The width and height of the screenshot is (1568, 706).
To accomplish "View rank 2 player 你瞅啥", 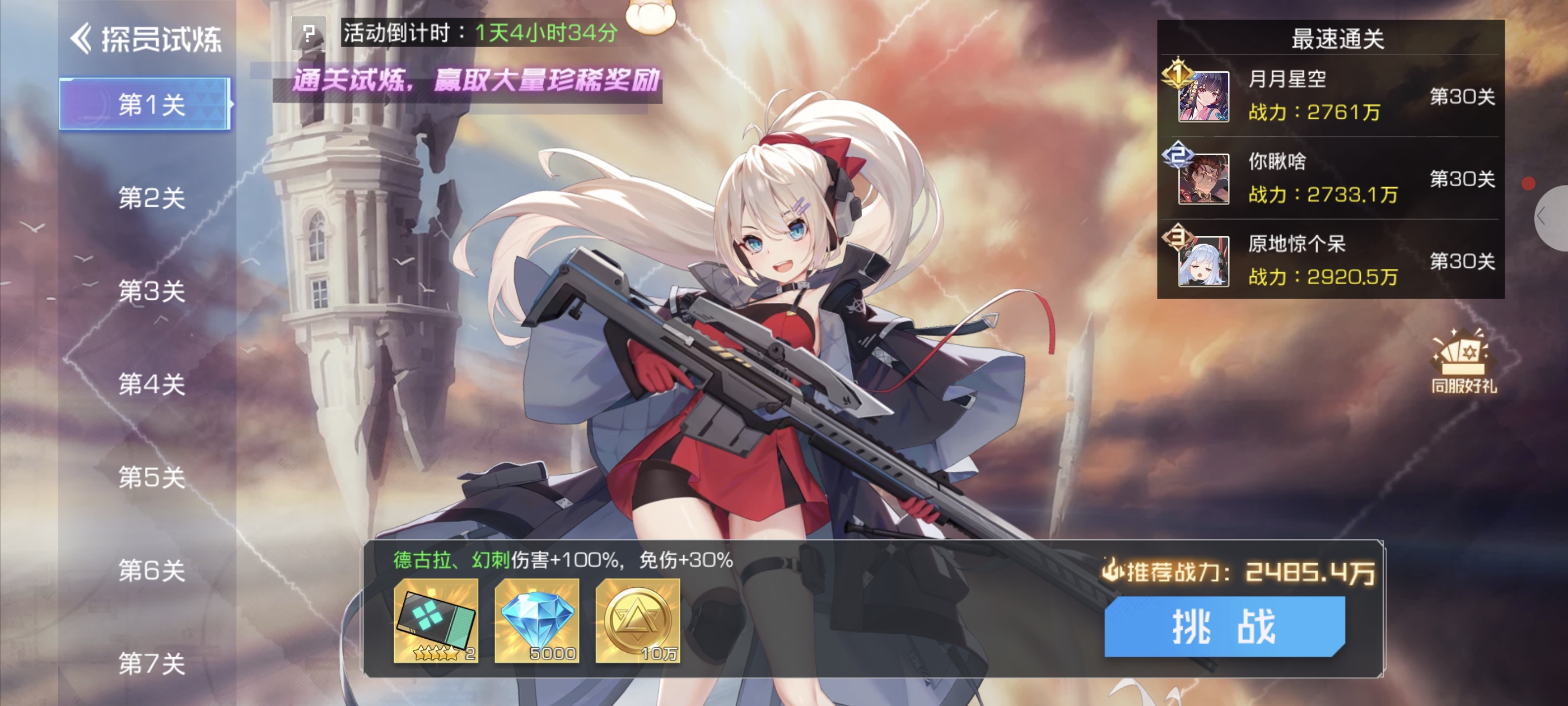I will 1203,179.
